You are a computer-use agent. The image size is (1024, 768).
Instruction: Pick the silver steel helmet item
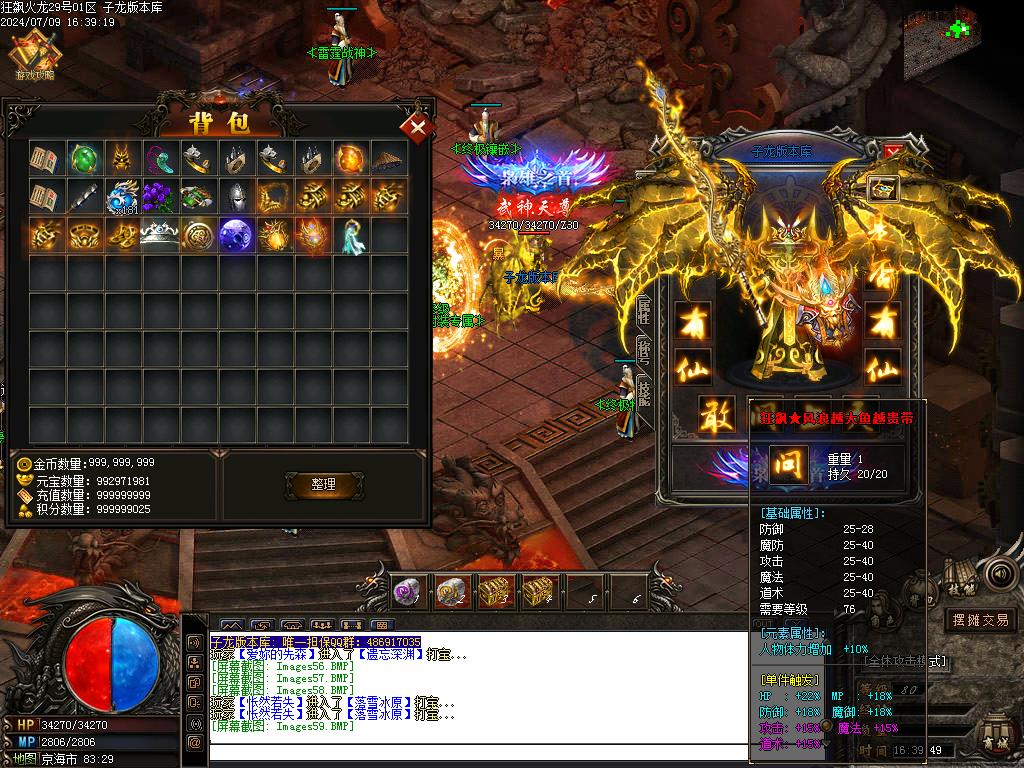[x=236, y=196]
